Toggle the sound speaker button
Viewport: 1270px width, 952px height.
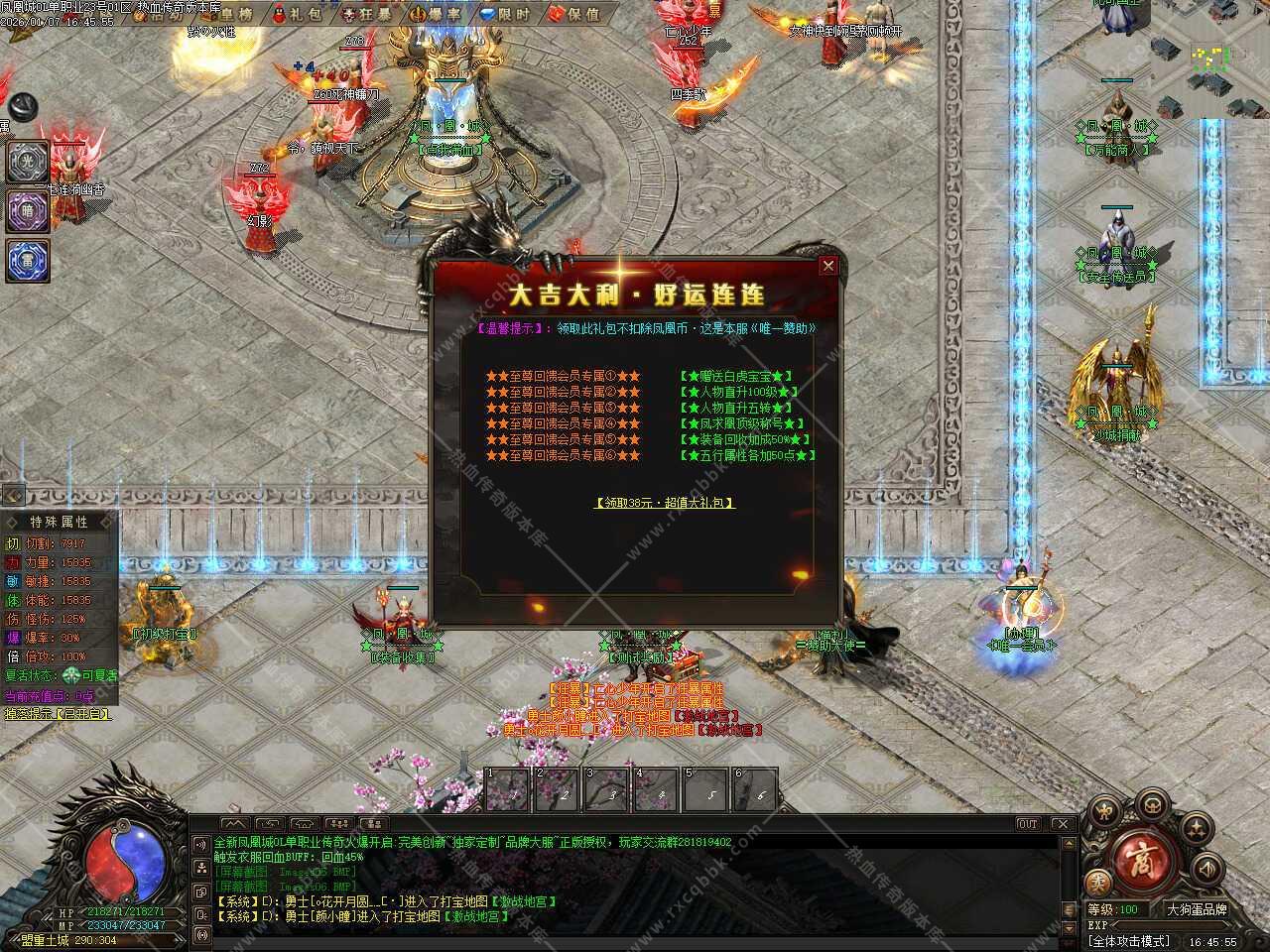click(1209, 868)
